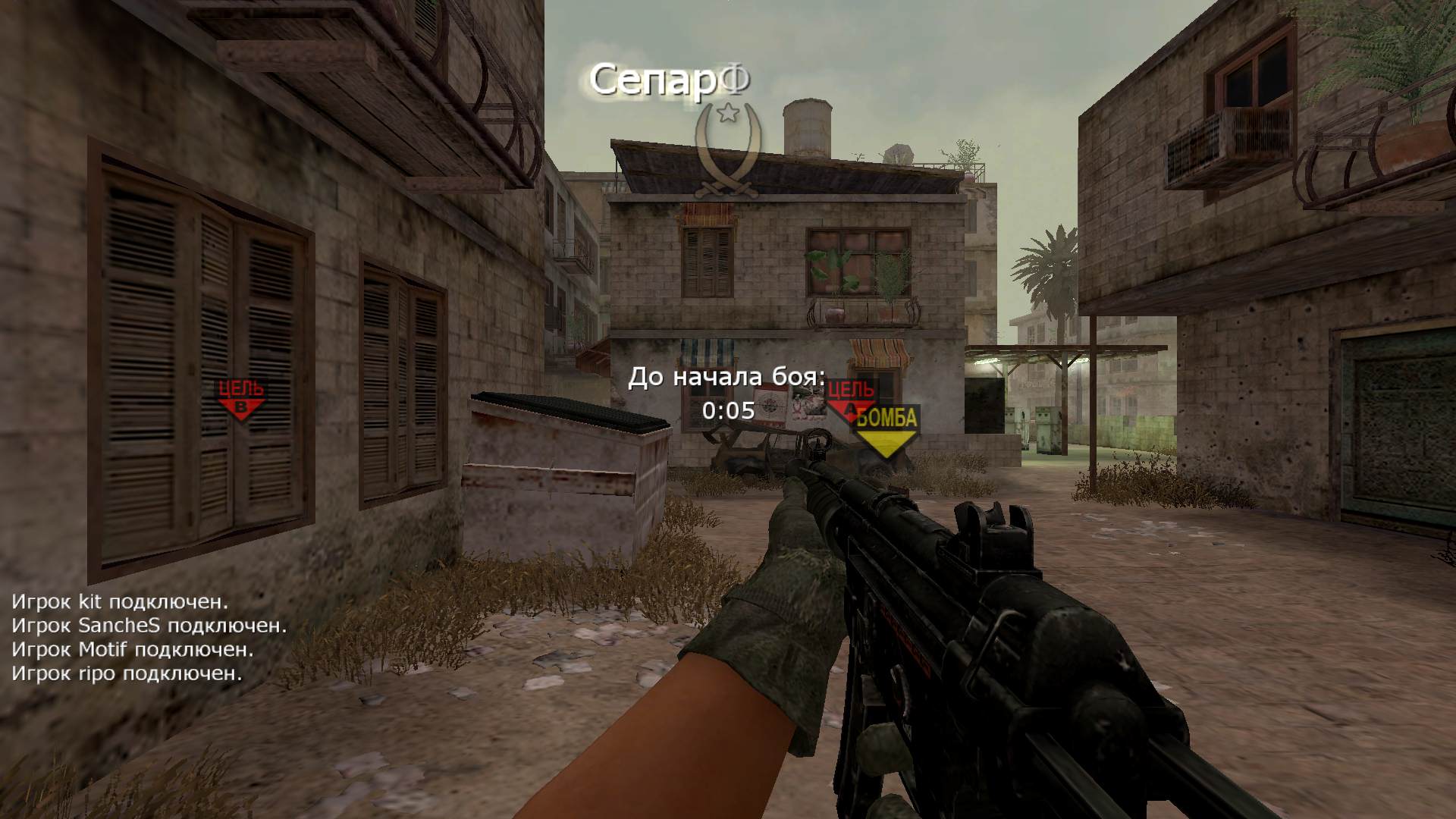Select the 'Игрок kit подключен' log line
Image resolution: width=1456 pixels, height=819 pixels.
(x=120, y=602)
